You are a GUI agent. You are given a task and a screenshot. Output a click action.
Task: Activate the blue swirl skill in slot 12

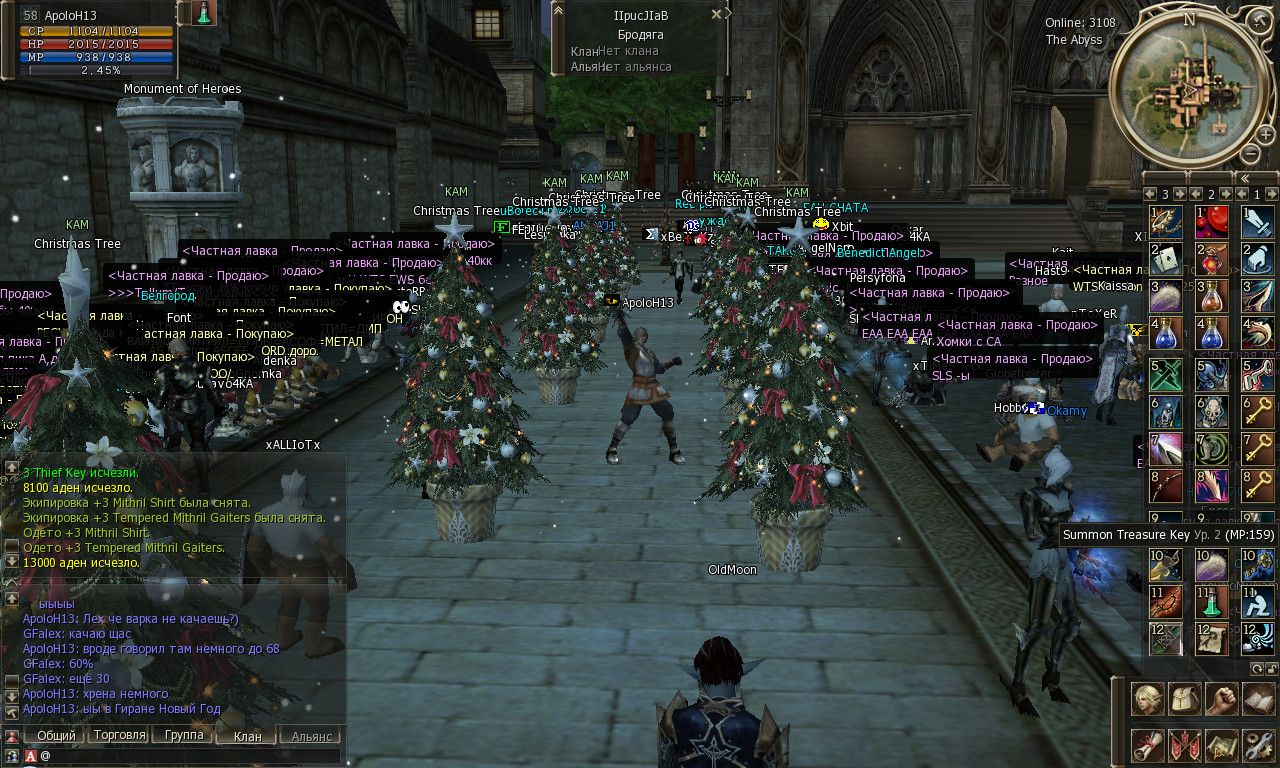point(1257,639)
